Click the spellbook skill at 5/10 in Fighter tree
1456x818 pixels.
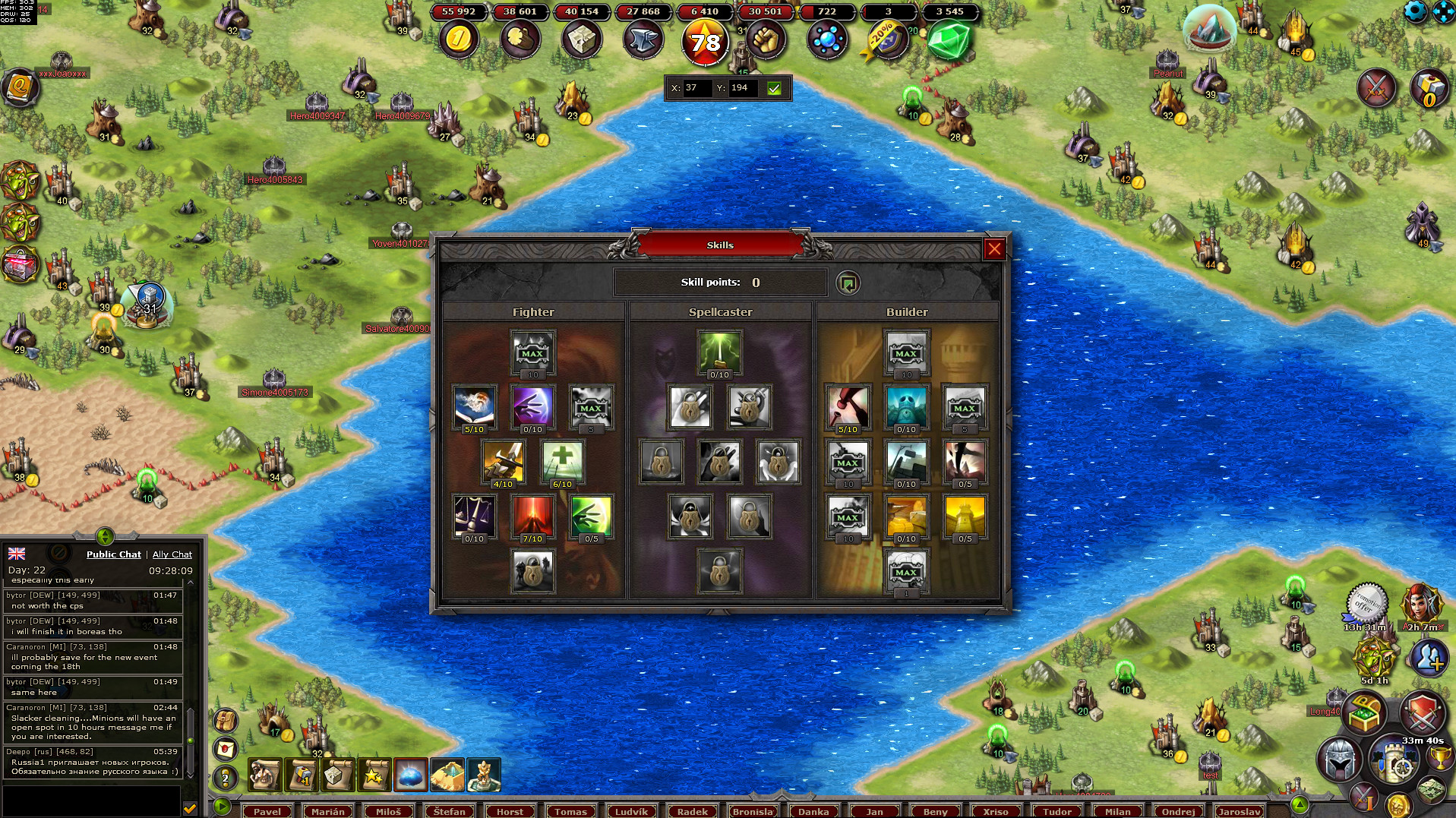(475, 407)
